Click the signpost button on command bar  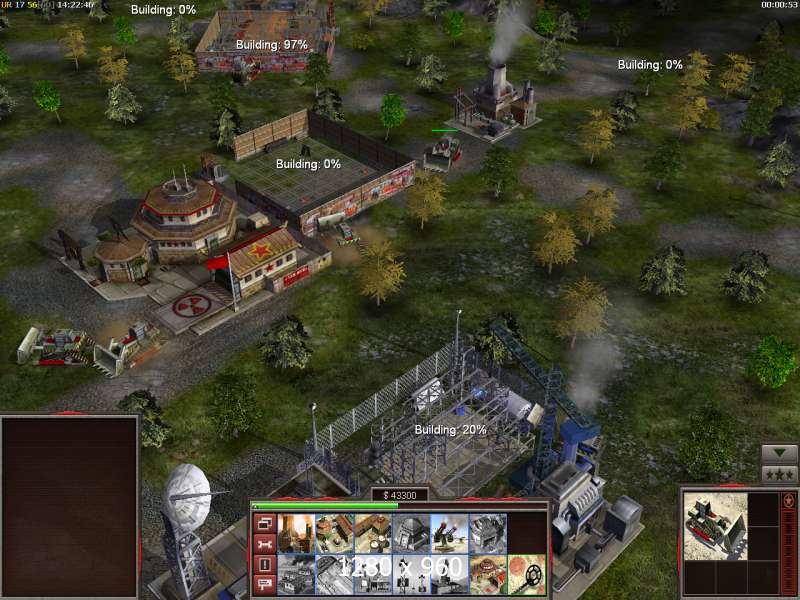265,585
